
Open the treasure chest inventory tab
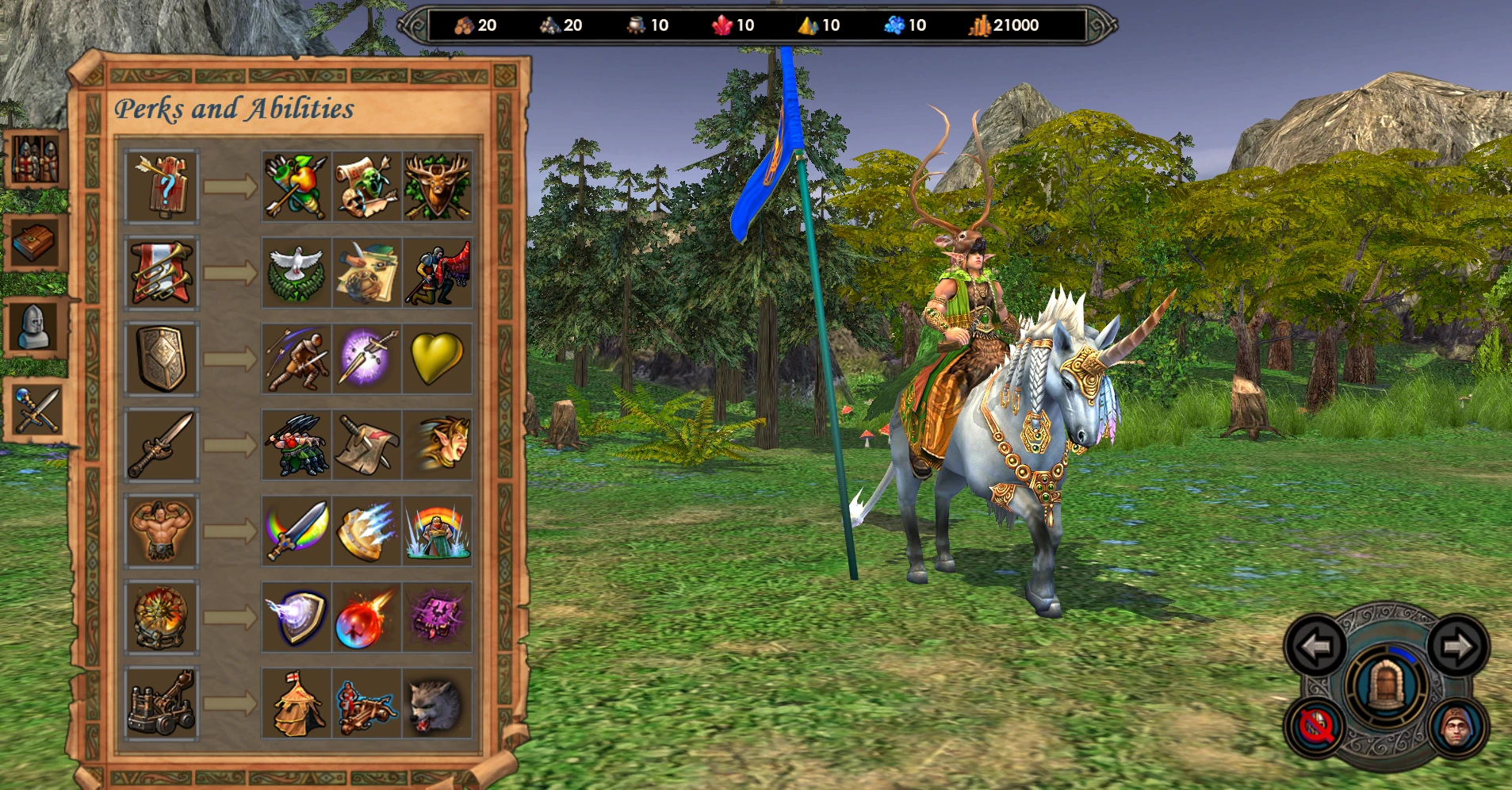pyautogui.click(x=35, y=243)
